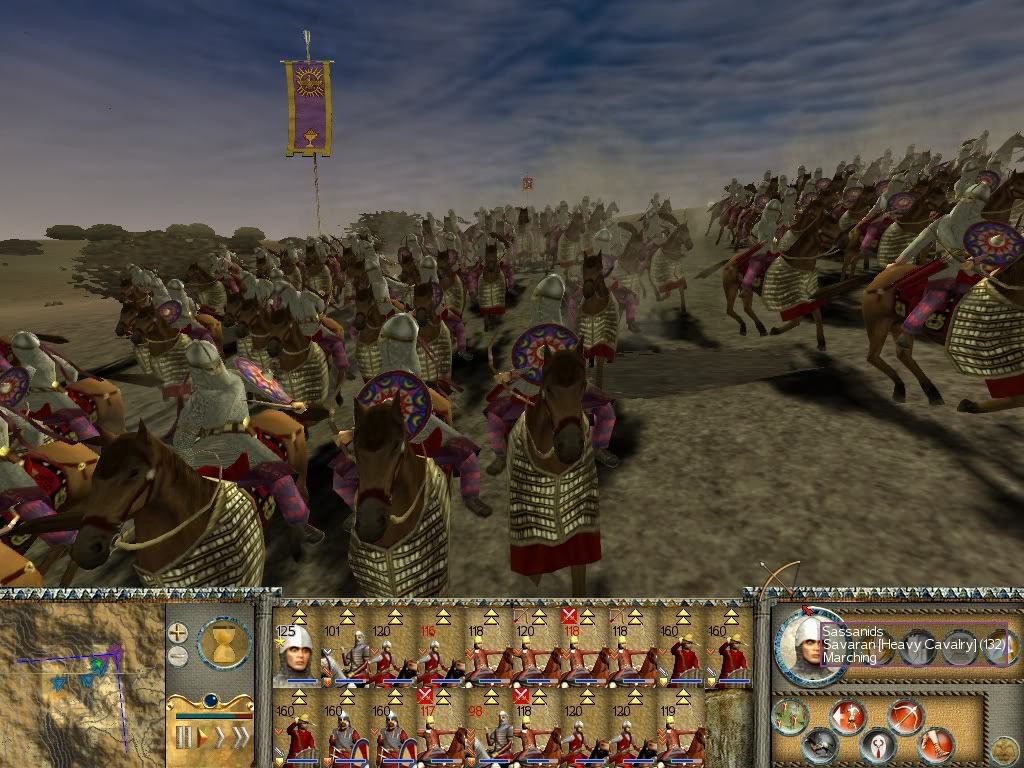Click the battlefield minimap
The width and height of the screenshot is (1024, 768).
click(x=82, y=678)
